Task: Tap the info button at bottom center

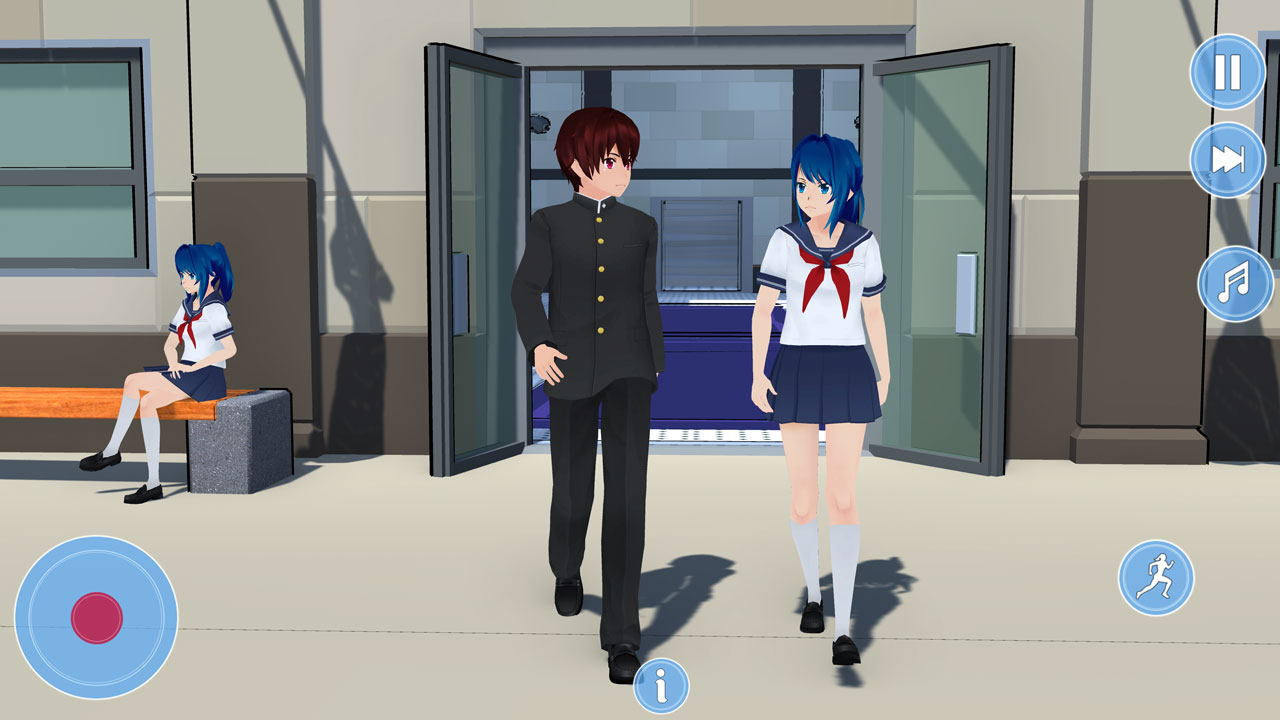Action: point(660,686)
